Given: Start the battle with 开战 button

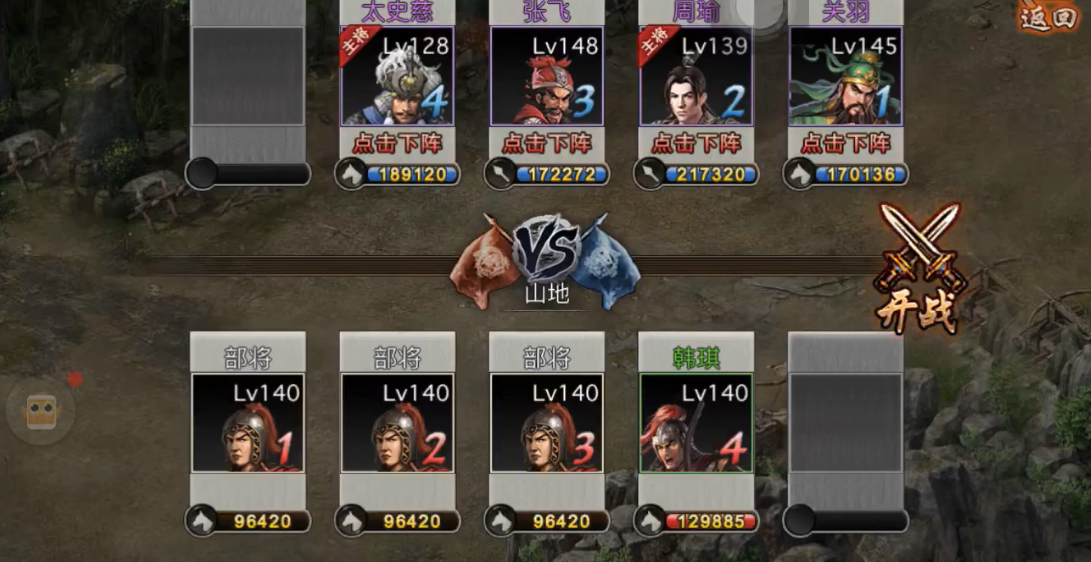Looking at the screenshot, I should click(x=917, y=270).
